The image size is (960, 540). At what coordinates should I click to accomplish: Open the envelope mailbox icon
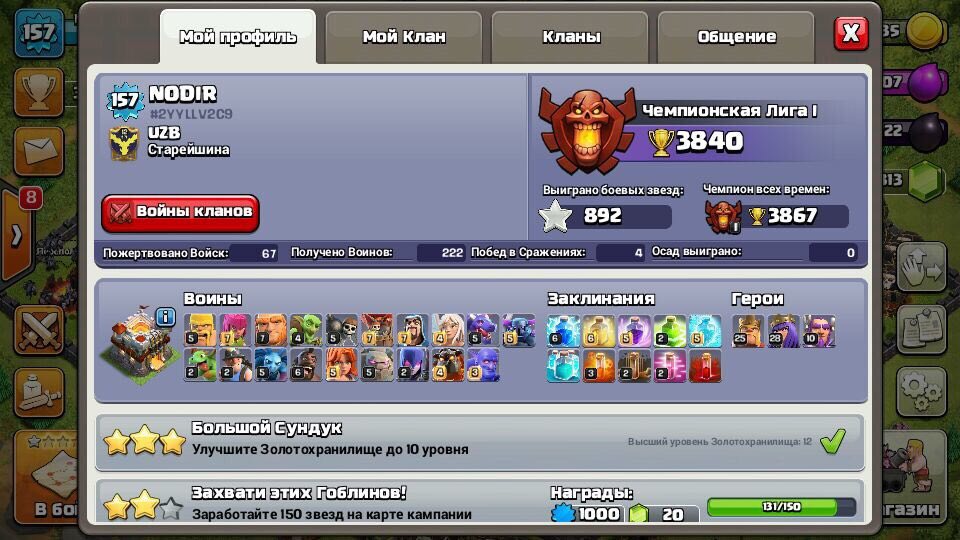pyautogui.click(x=39, y=151)
